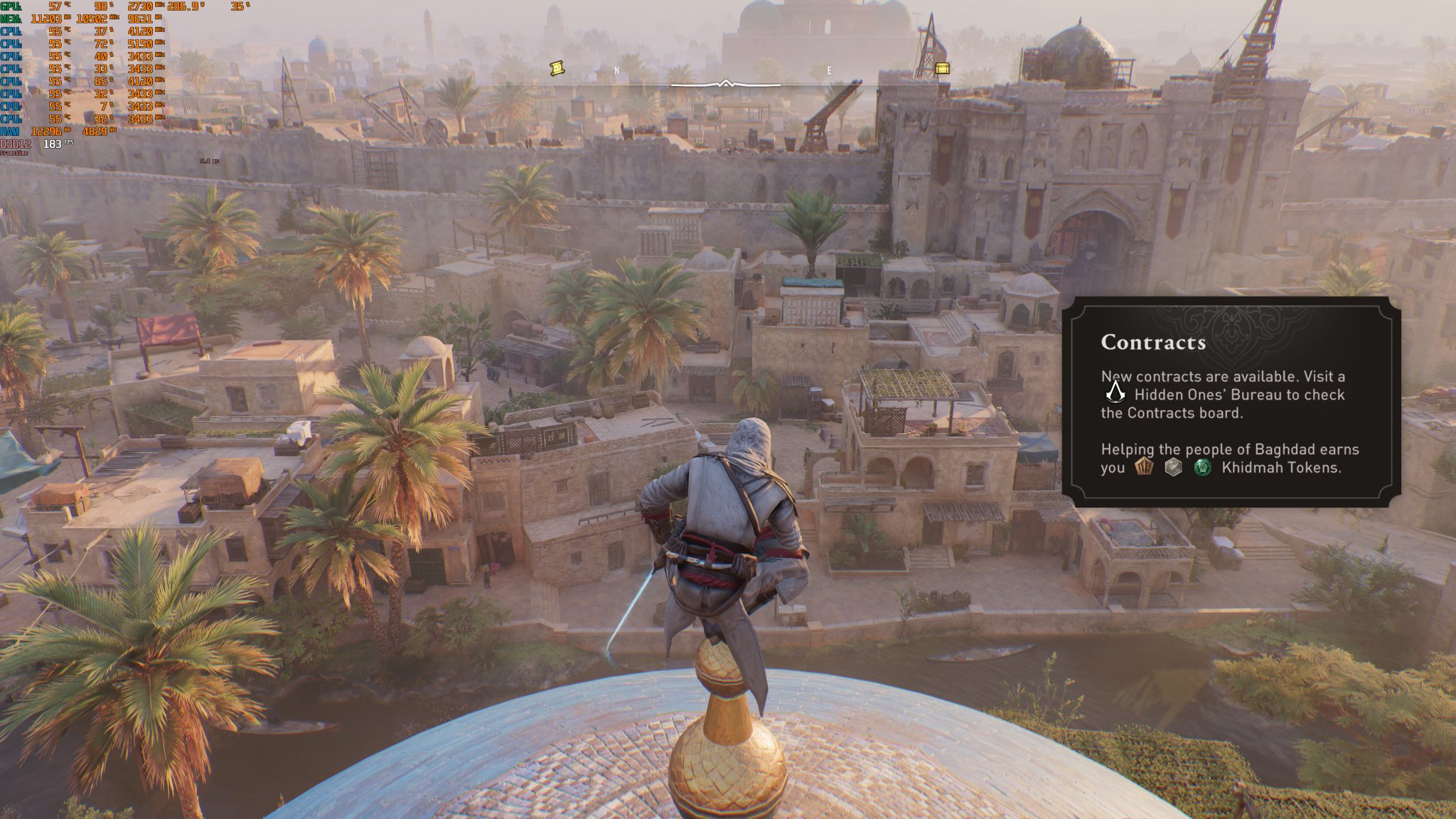Select the green gem Khidmah Token icon
The image size is (1456, 819).
click(x=1203, y=468)
